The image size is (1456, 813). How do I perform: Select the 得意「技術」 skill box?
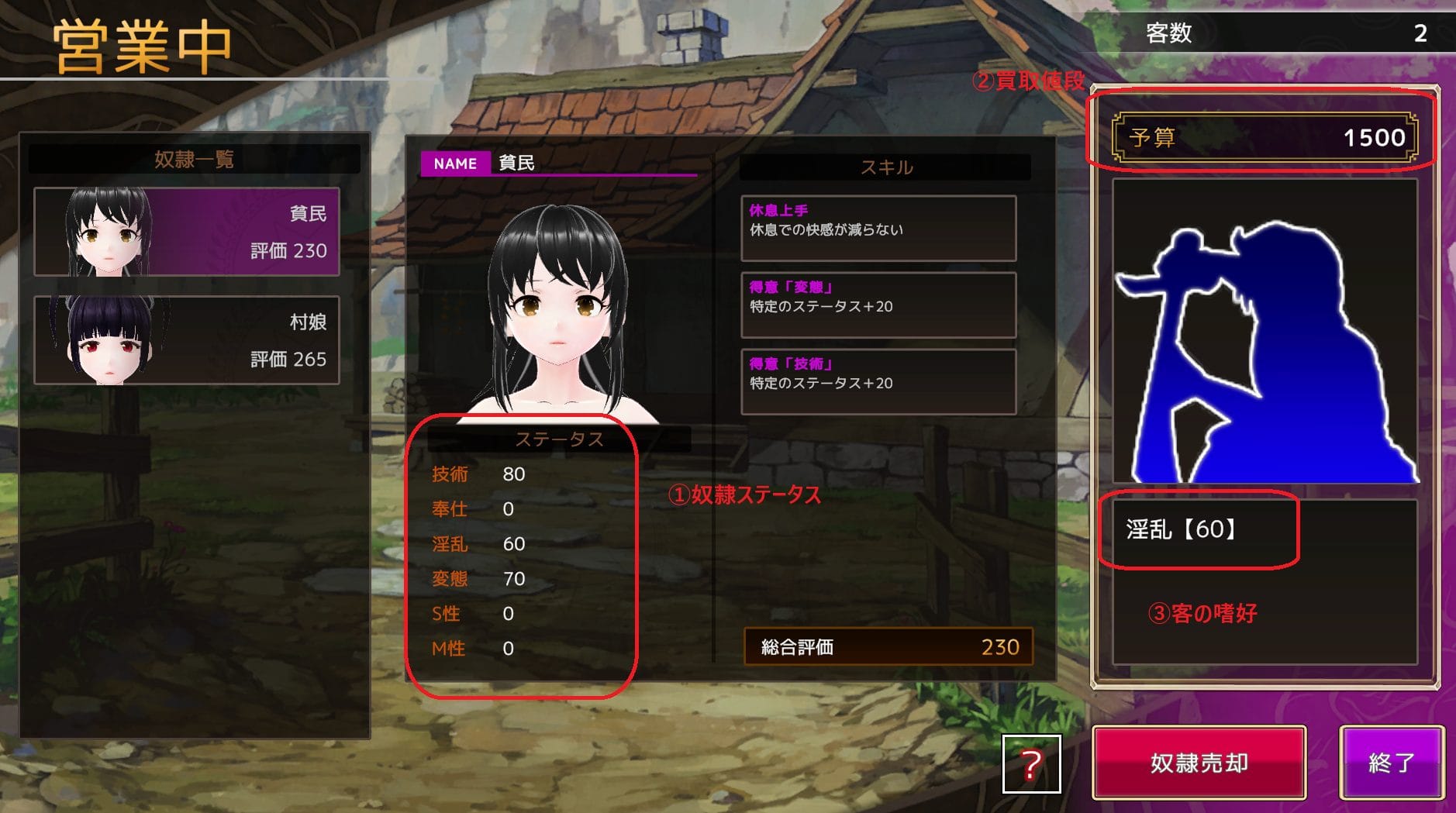tap(878, 381)
